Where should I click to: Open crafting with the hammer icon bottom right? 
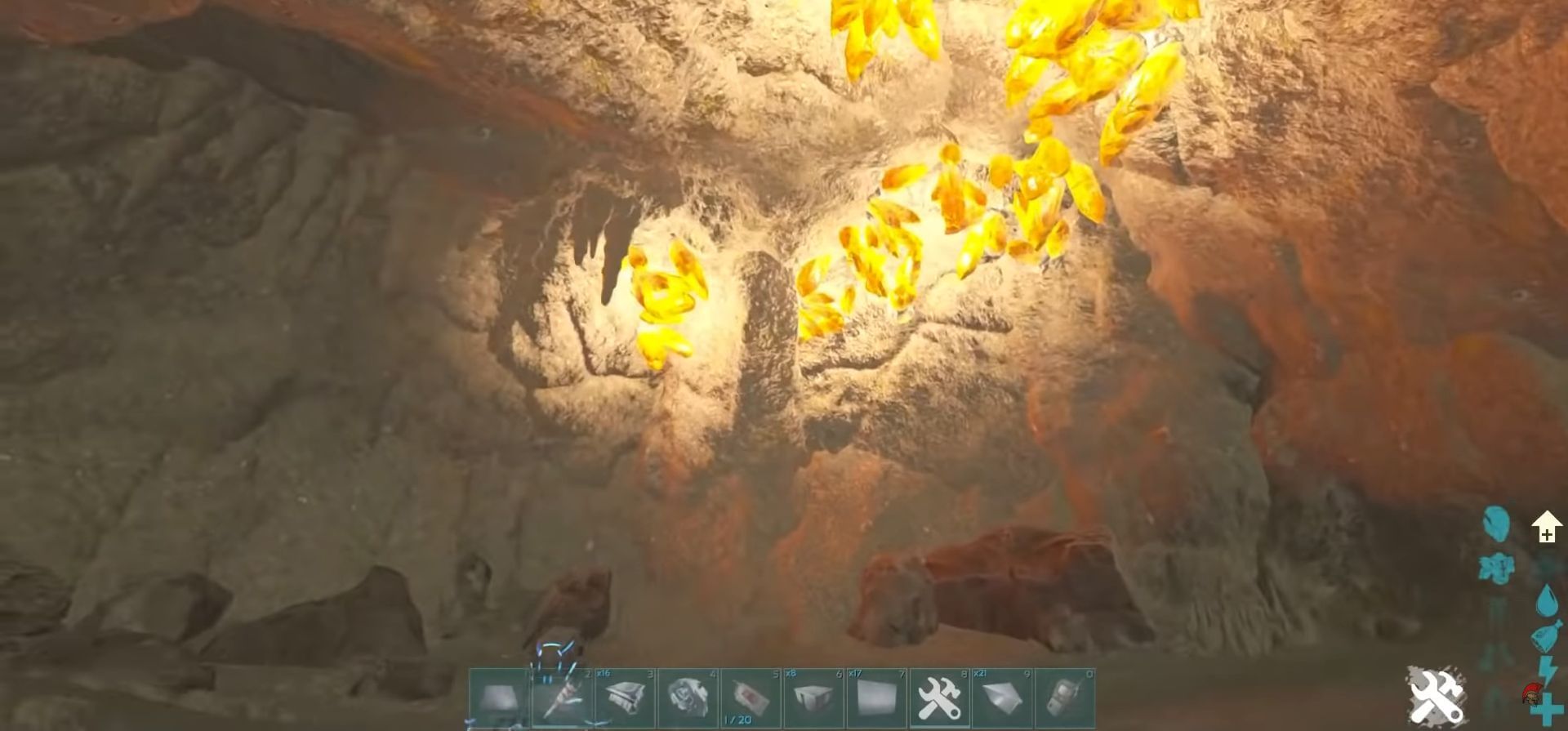(1436, 696)
